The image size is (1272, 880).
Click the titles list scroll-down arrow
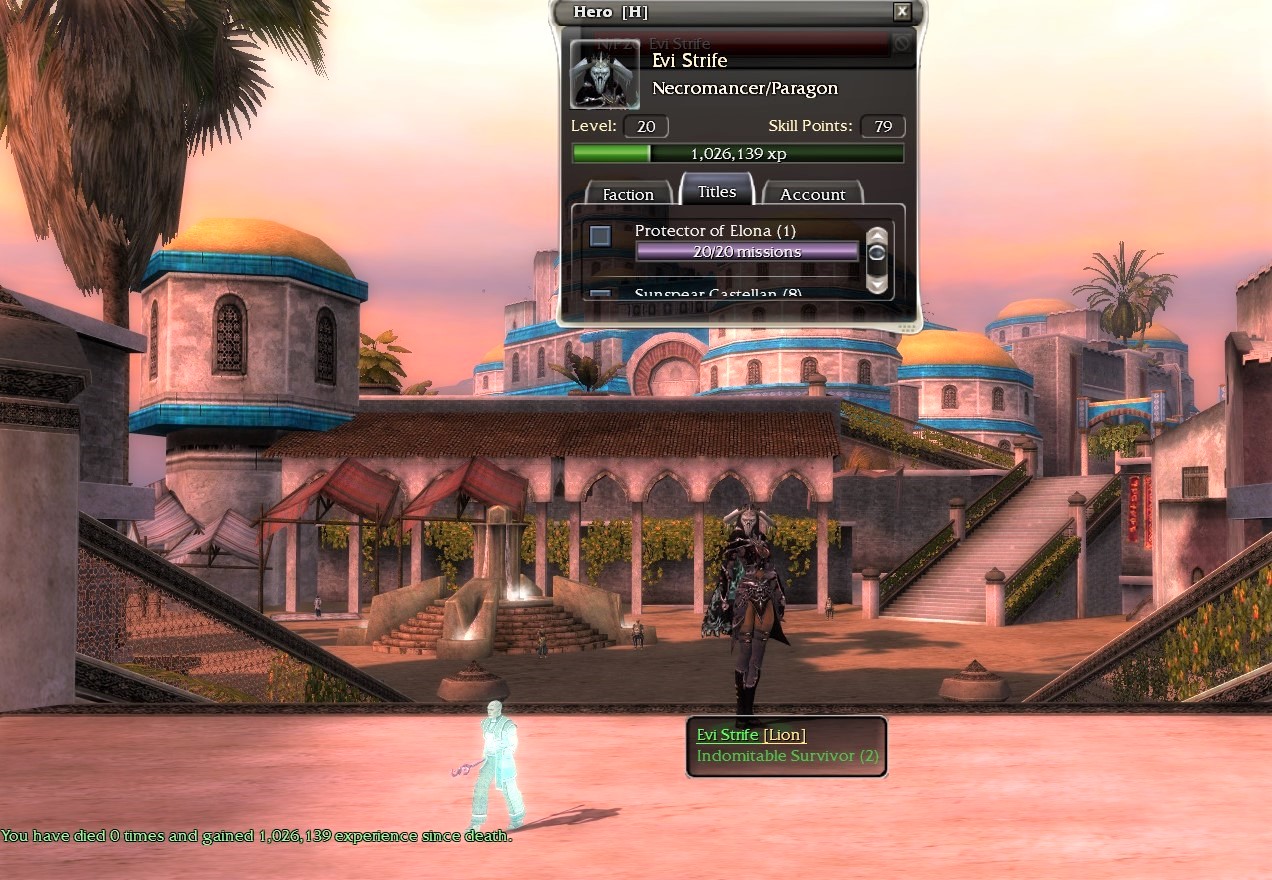(x=877, y=284)
